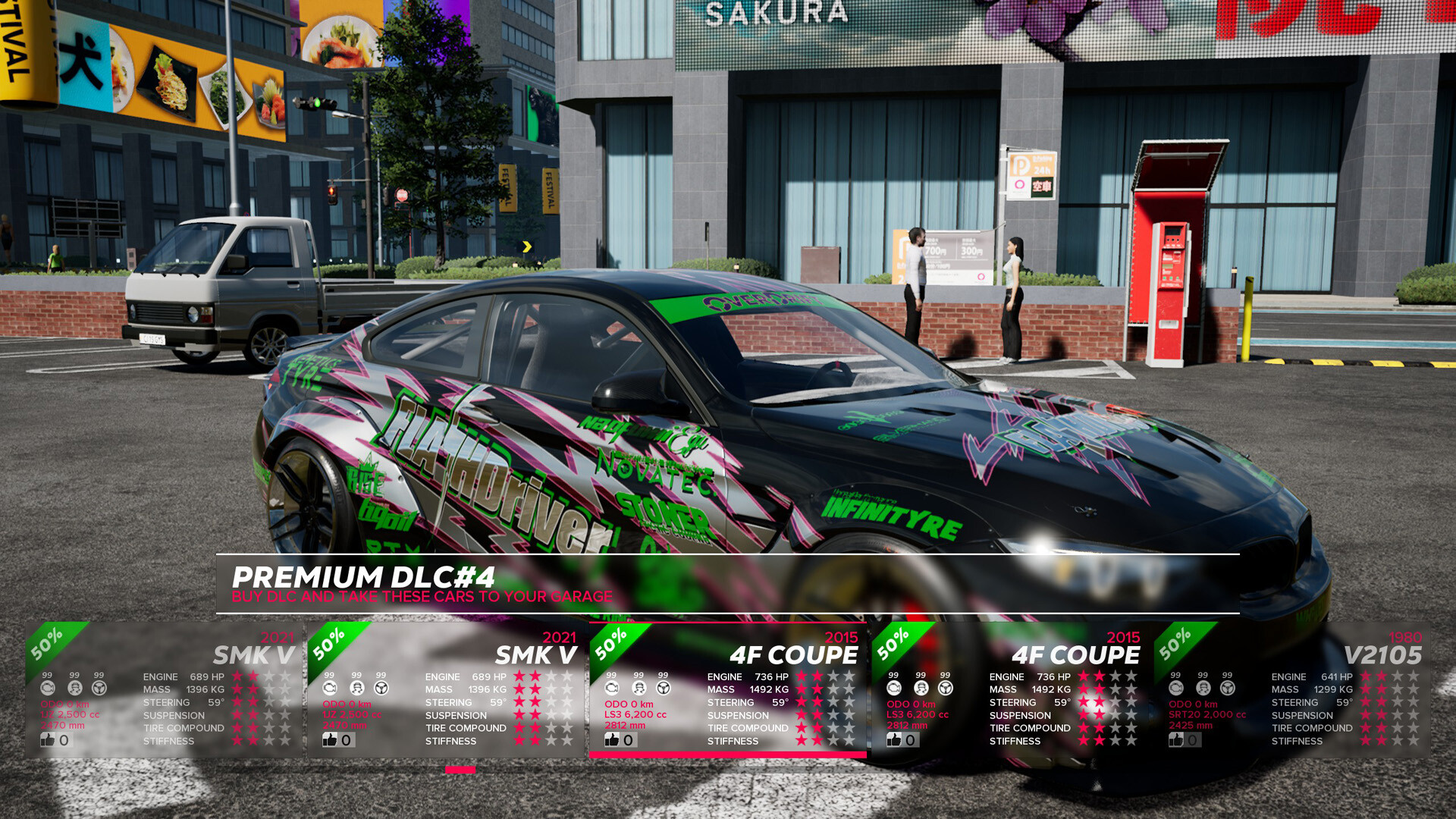Click the driver helmet icon on second SMK V card

(358, 687)
